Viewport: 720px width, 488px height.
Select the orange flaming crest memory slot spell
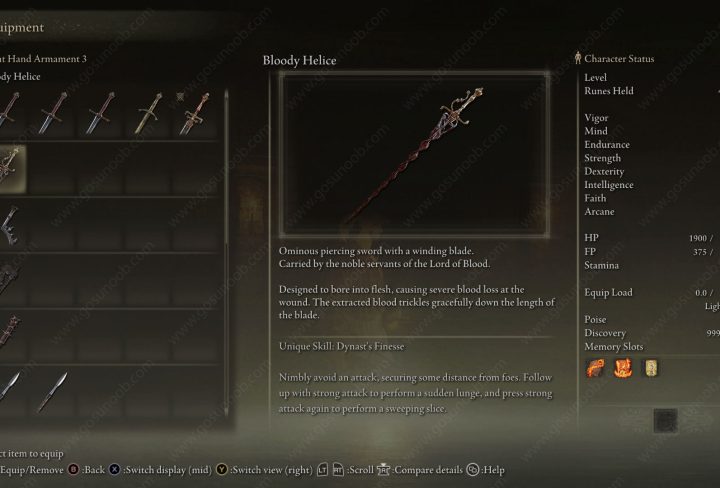coord(622,368)
